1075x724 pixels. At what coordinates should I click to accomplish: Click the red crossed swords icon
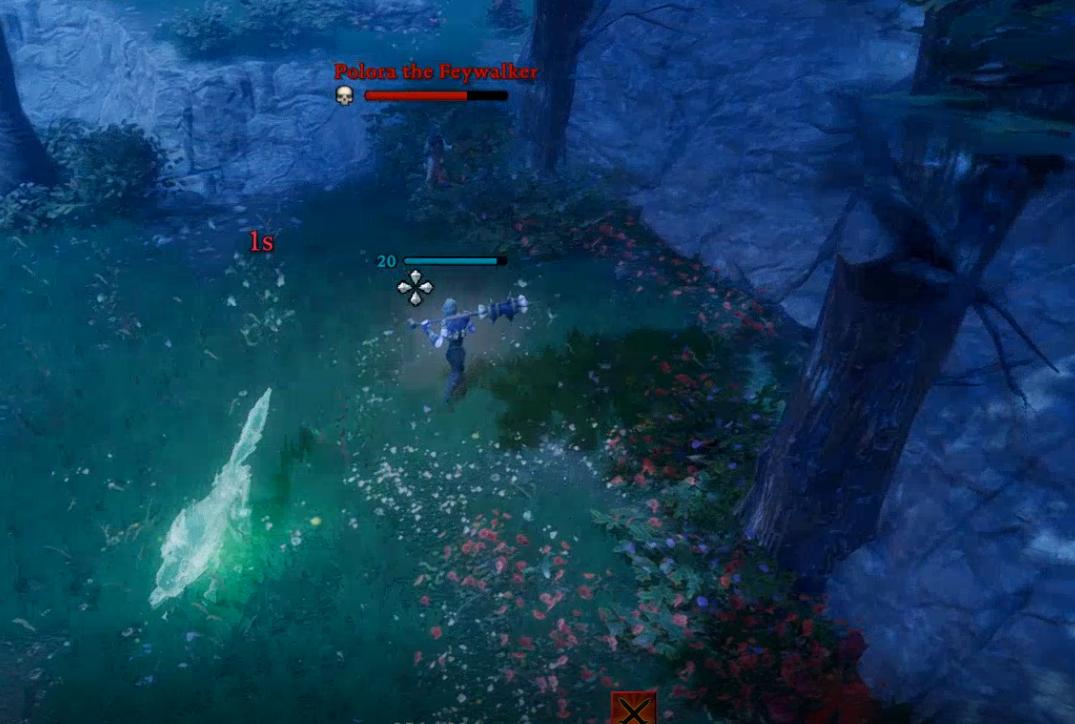(633, 709)
